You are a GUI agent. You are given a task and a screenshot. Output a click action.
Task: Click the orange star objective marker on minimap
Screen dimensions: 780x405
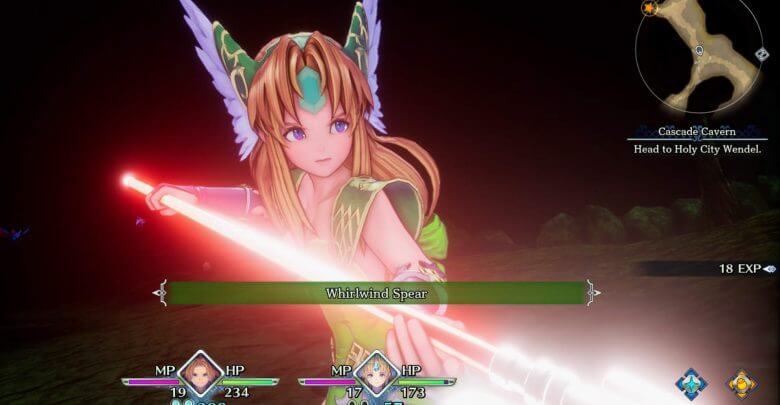pos(650,8)
